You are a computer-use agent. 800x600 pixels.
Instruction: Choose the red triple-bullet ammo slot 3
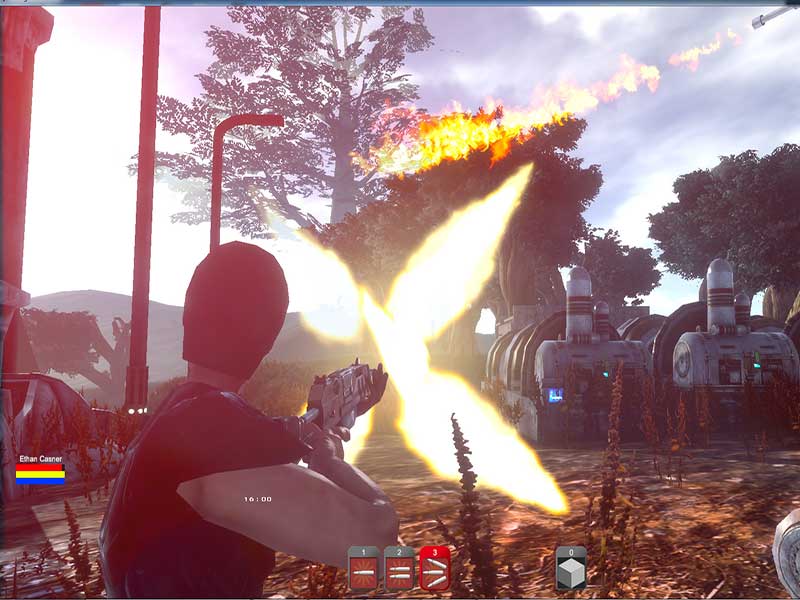click(x=435, y=569)
